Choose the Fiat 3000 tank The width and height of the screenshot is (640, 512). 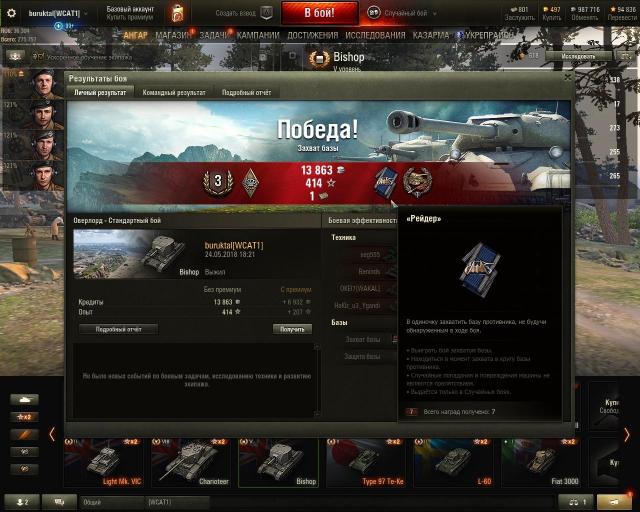click(542, 462)
